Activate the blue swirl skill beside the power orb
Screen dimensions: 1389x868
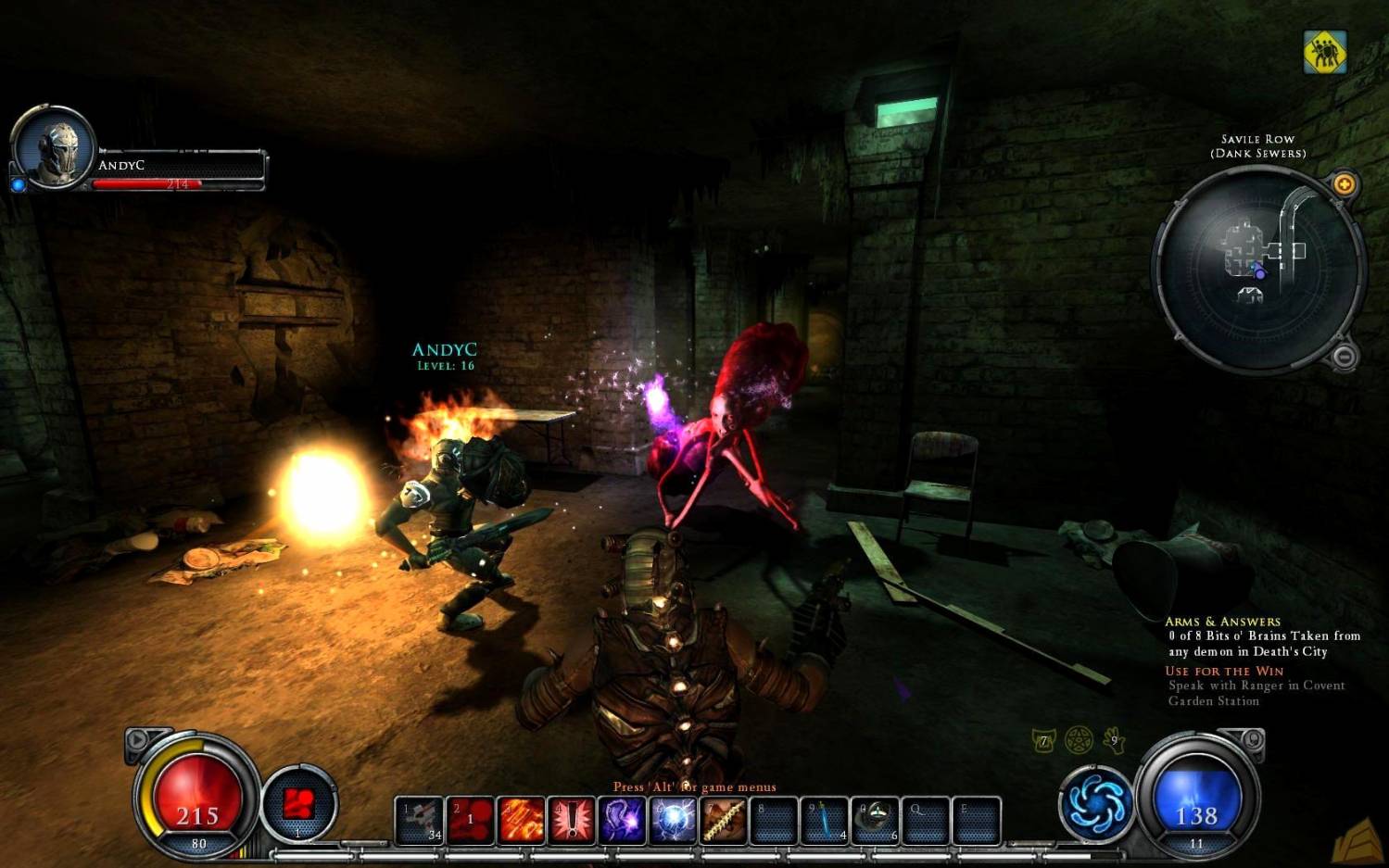[x=1096, y=803]
